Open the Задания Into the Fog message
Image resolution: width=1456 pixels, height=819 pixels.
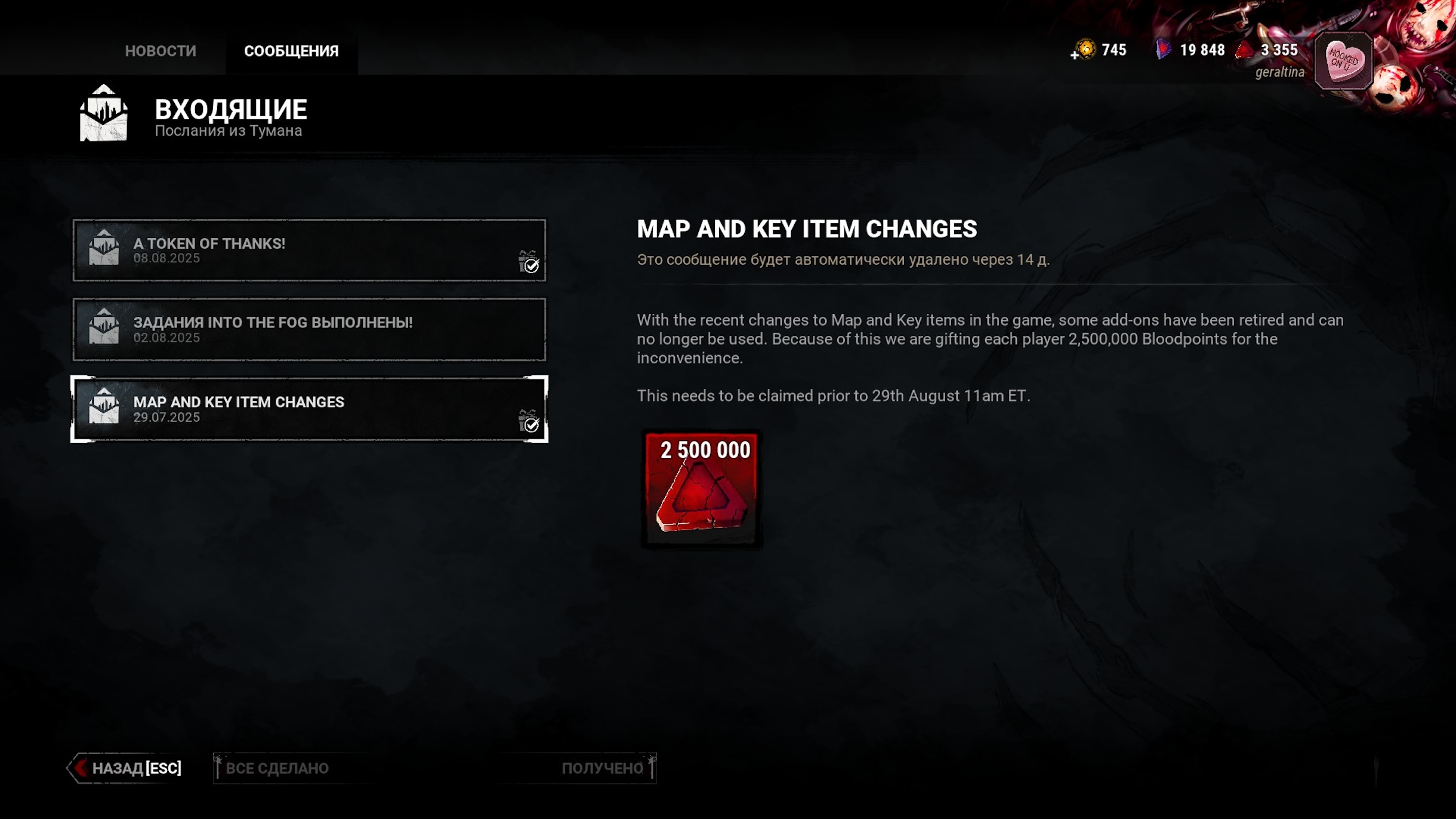click(x=309, y=329)
